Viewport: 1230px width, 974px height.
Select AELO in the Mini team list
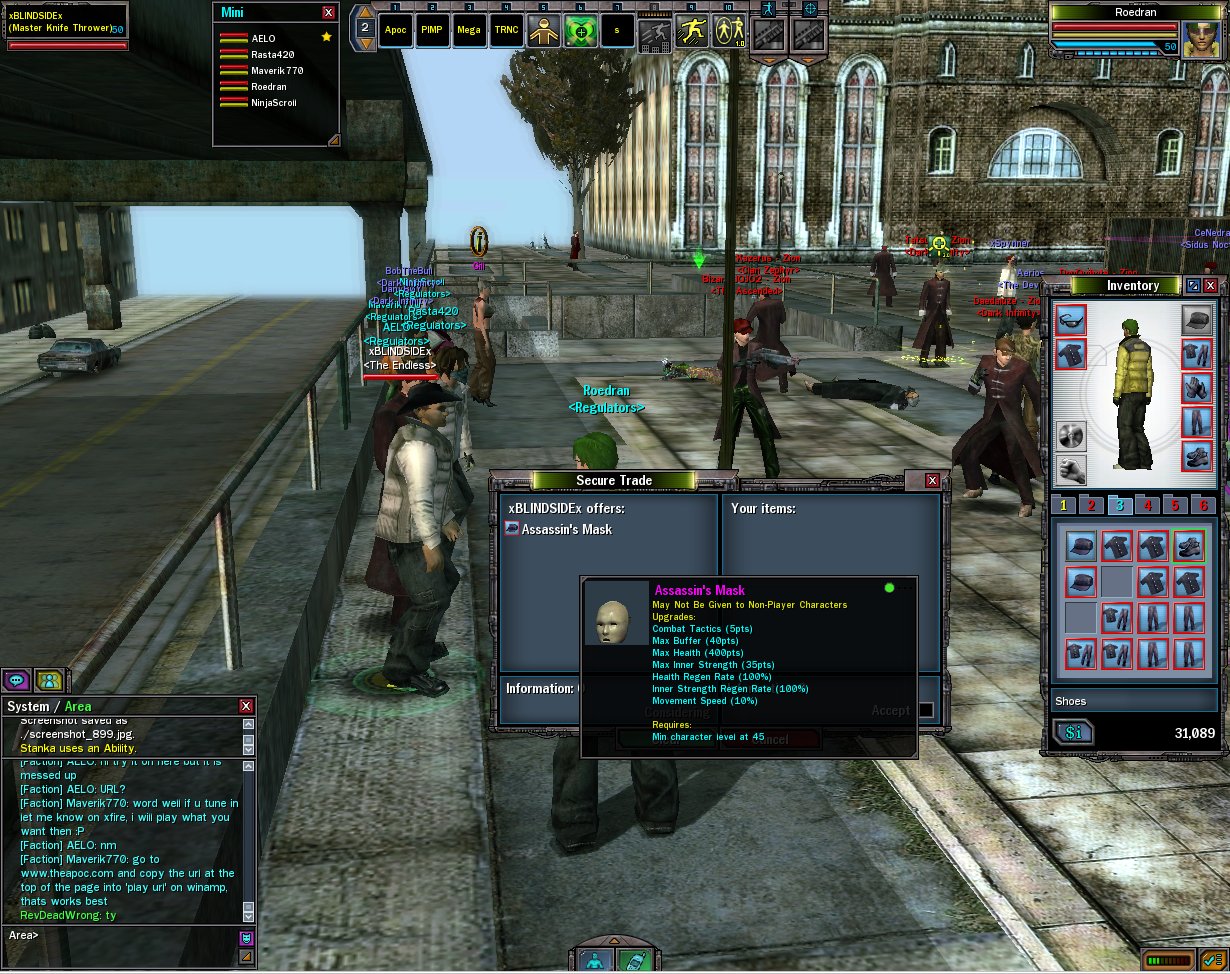pyautogui.click(x=264, y=39)
